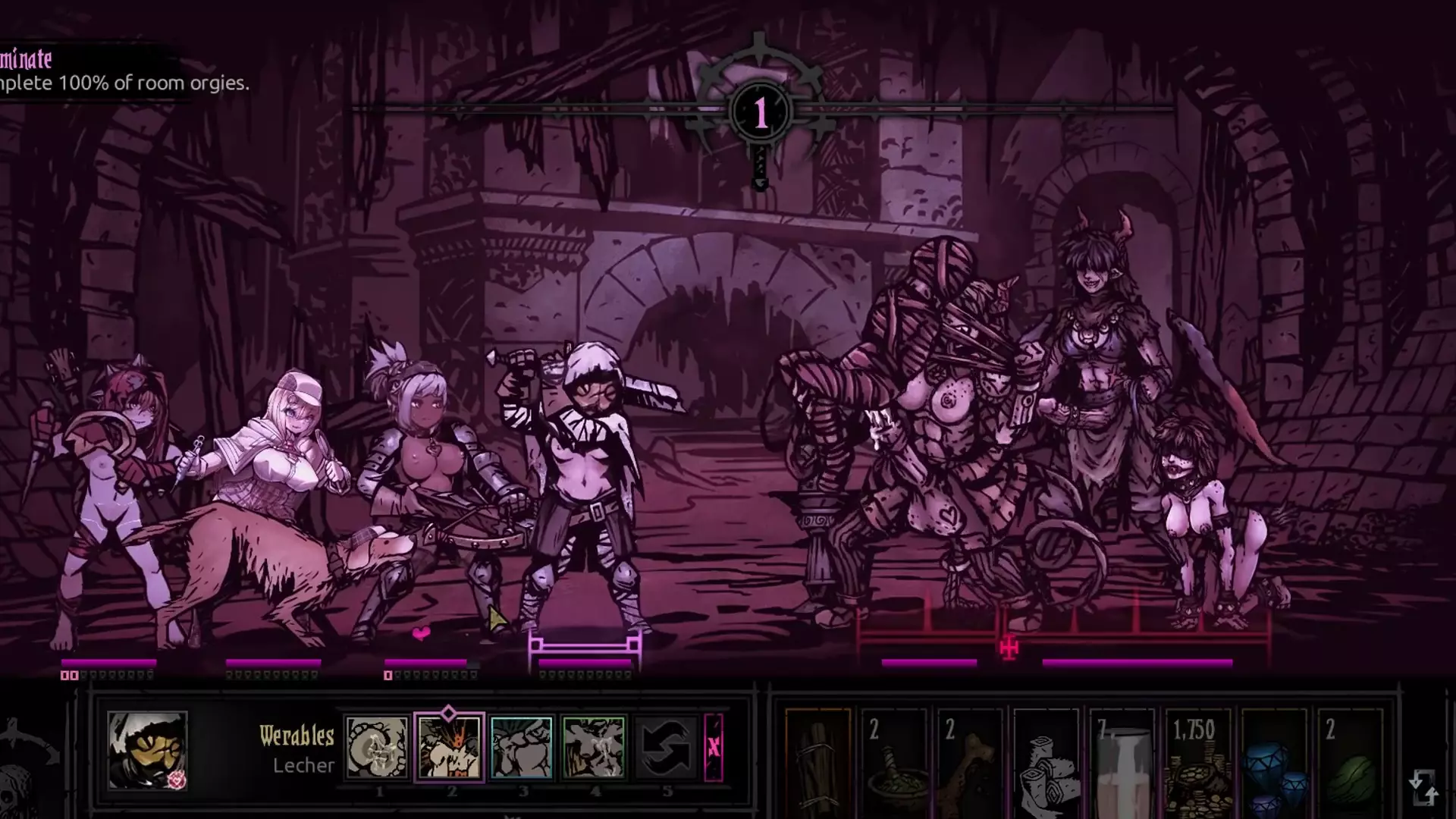Viewport: 1456px width, 819px height.
Task: Click the pink X pass turn button
Action: tap(714, 748)
